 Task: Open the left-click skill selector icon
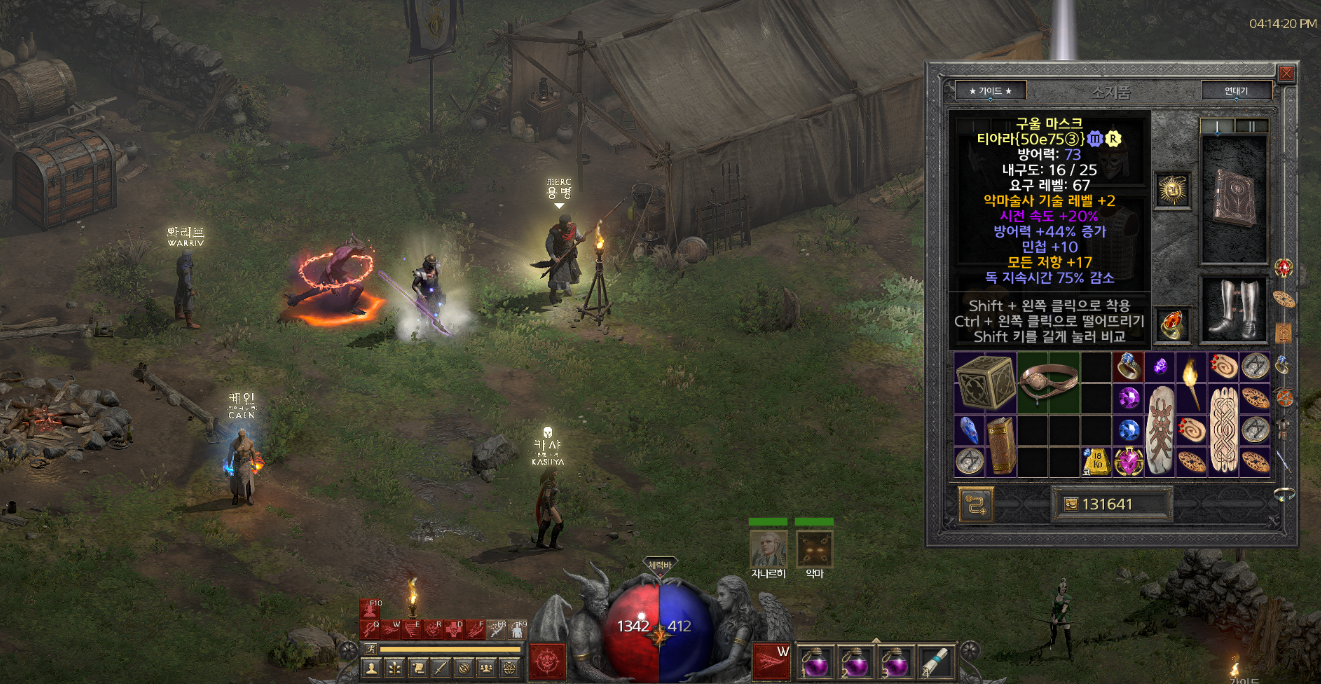(x=547, y=661)
